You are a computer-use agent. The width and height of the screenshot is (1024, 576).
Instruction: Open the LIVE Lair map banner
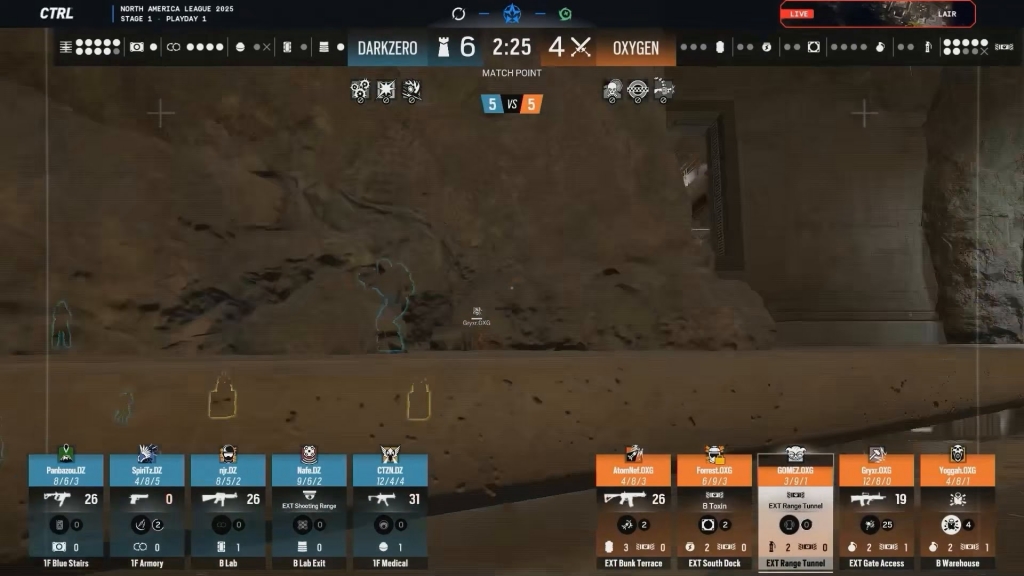coord(877,14)
